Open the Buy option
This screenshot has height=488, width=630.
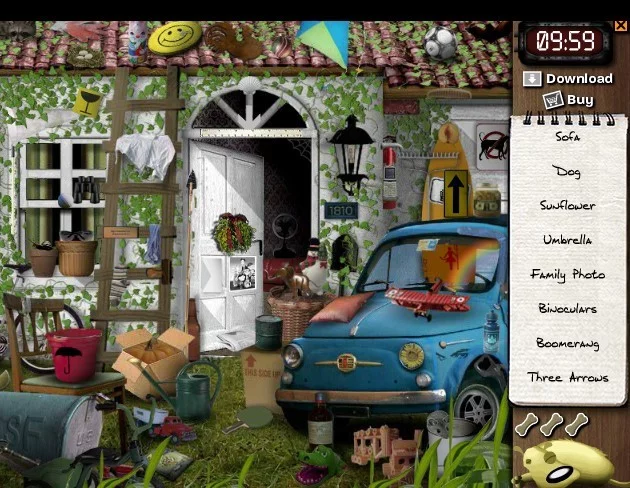[568, 100]
